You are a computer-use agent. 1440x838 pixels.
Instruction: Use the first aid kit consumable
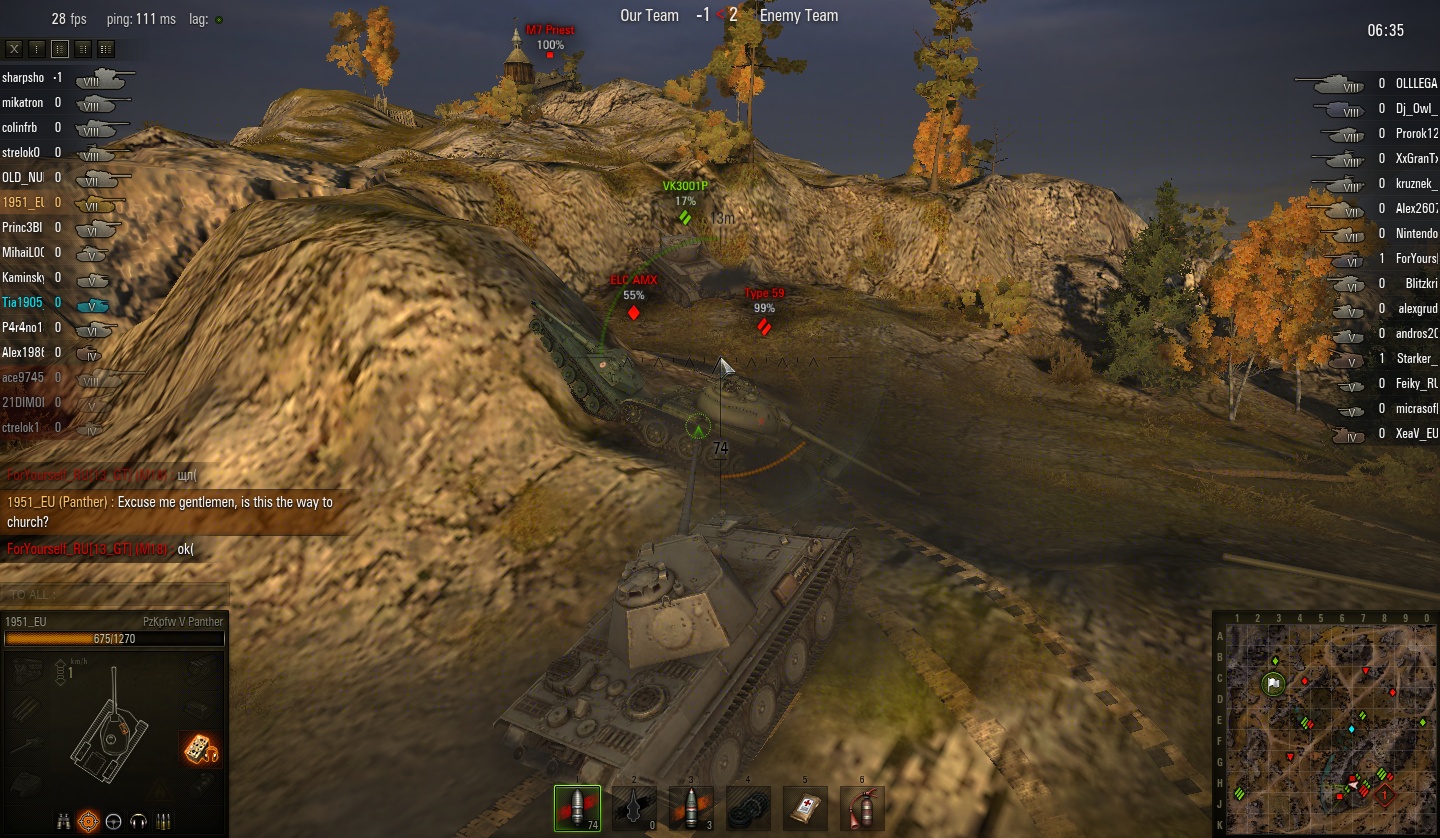pyautogui.click(x=805, y=808)
